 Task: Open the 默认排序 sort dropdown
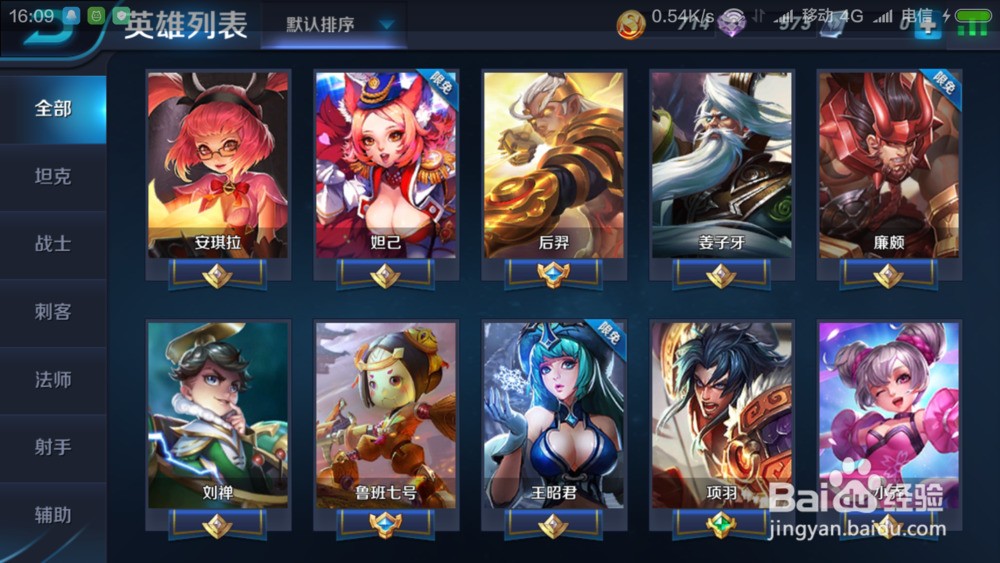click(x=335, y=25)
